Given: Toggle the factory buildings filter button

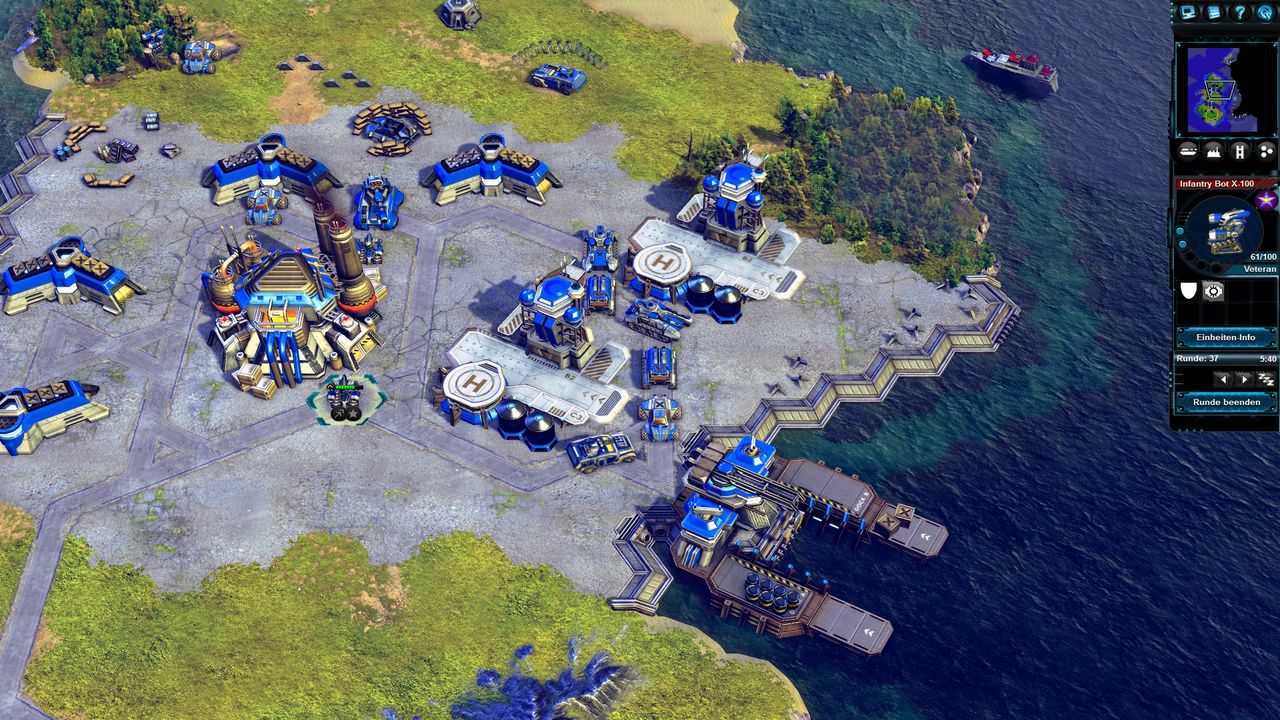Looking at the screenshot, I should click(1214, 151).
